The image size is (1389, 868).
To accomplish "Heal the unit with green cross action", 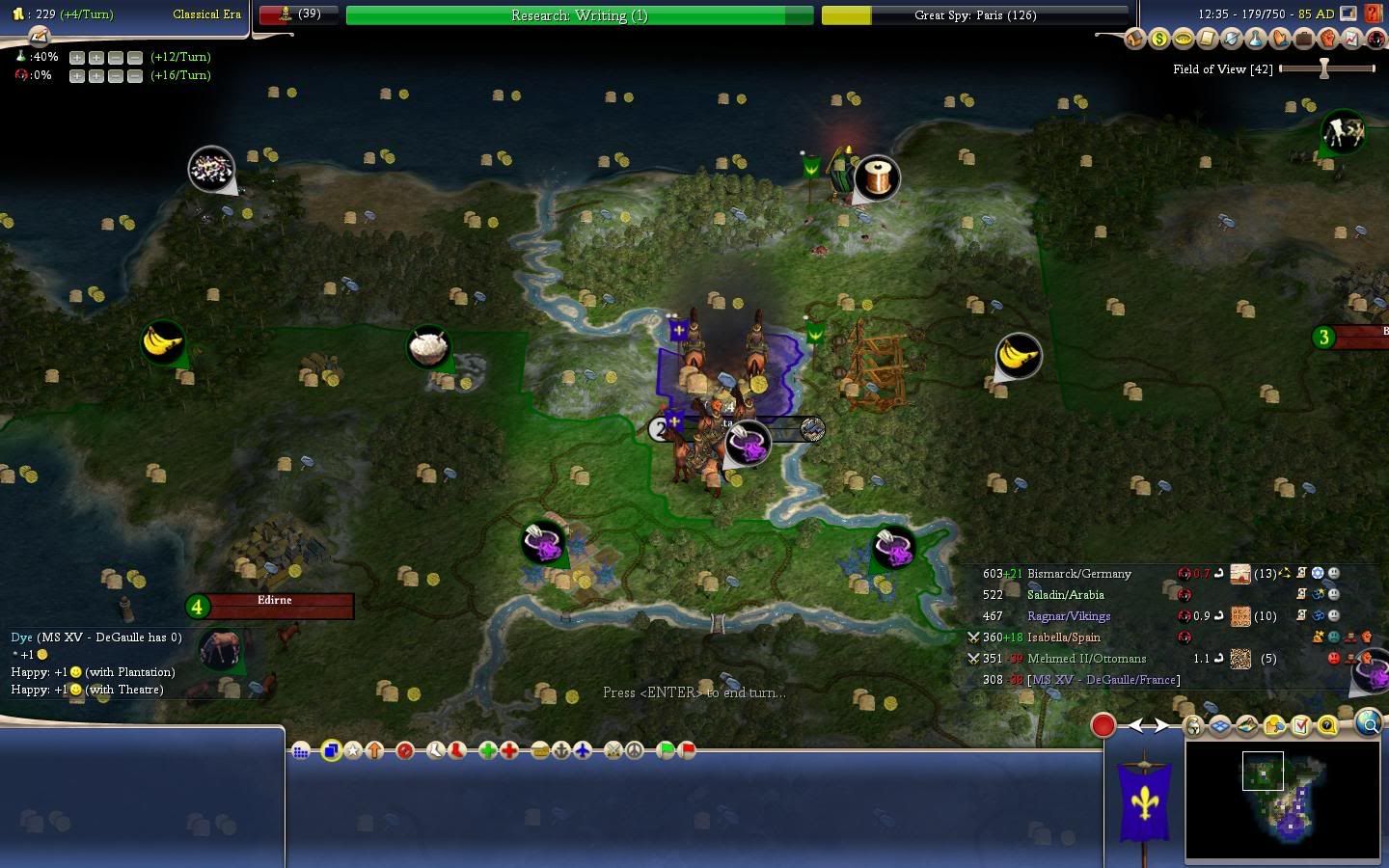I will click(488, 752).
